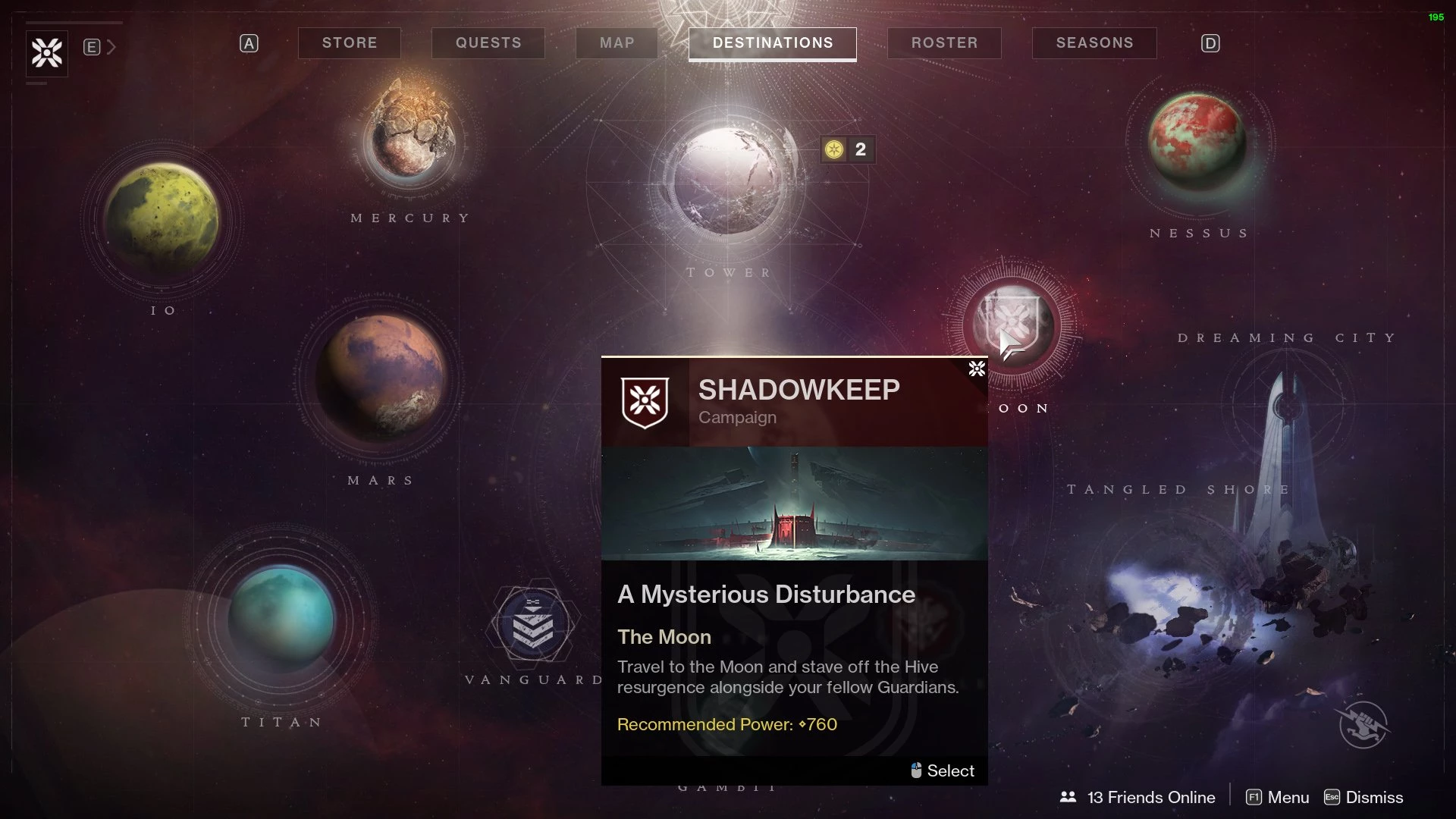Select the Destinations tab
The width and height of the screenshot is (1456, 819).
coord(772,43)
